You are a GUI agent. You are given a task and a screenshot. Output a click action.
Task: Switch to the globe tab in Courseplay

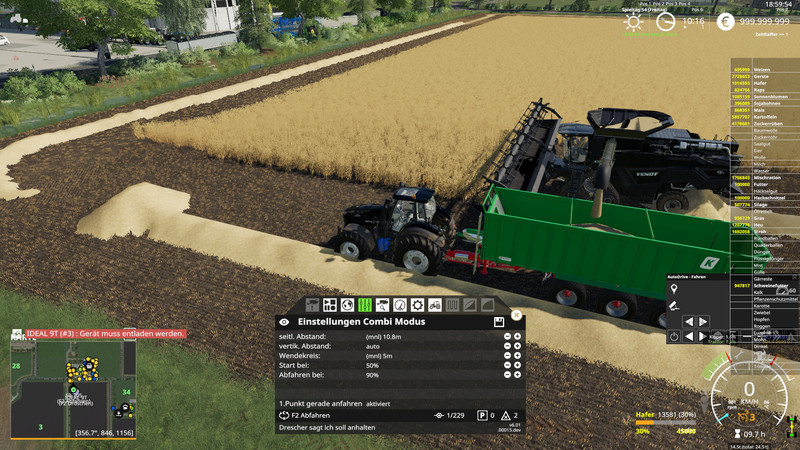(347, 304)
